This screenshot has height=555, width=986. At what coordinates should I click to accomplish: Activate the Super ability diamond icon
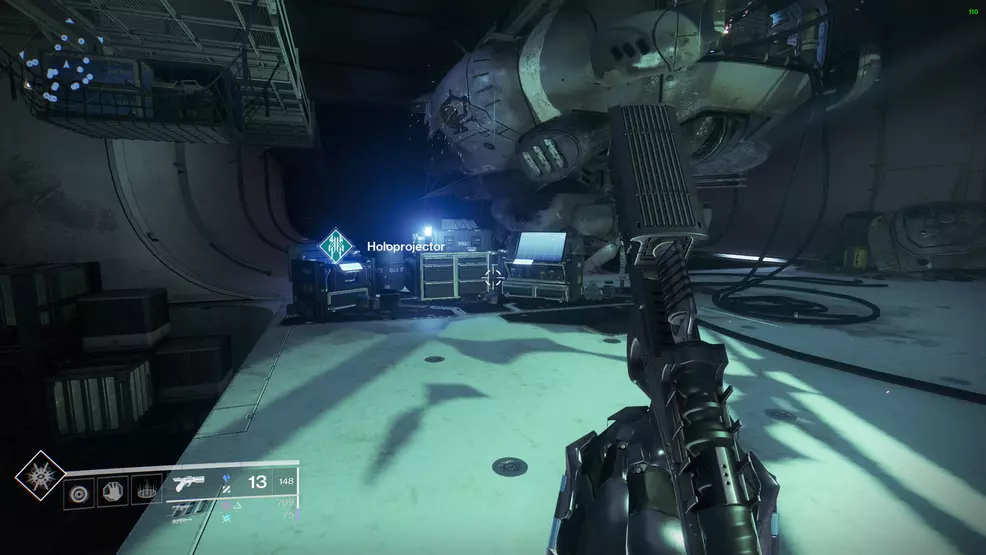coord(40,475)
